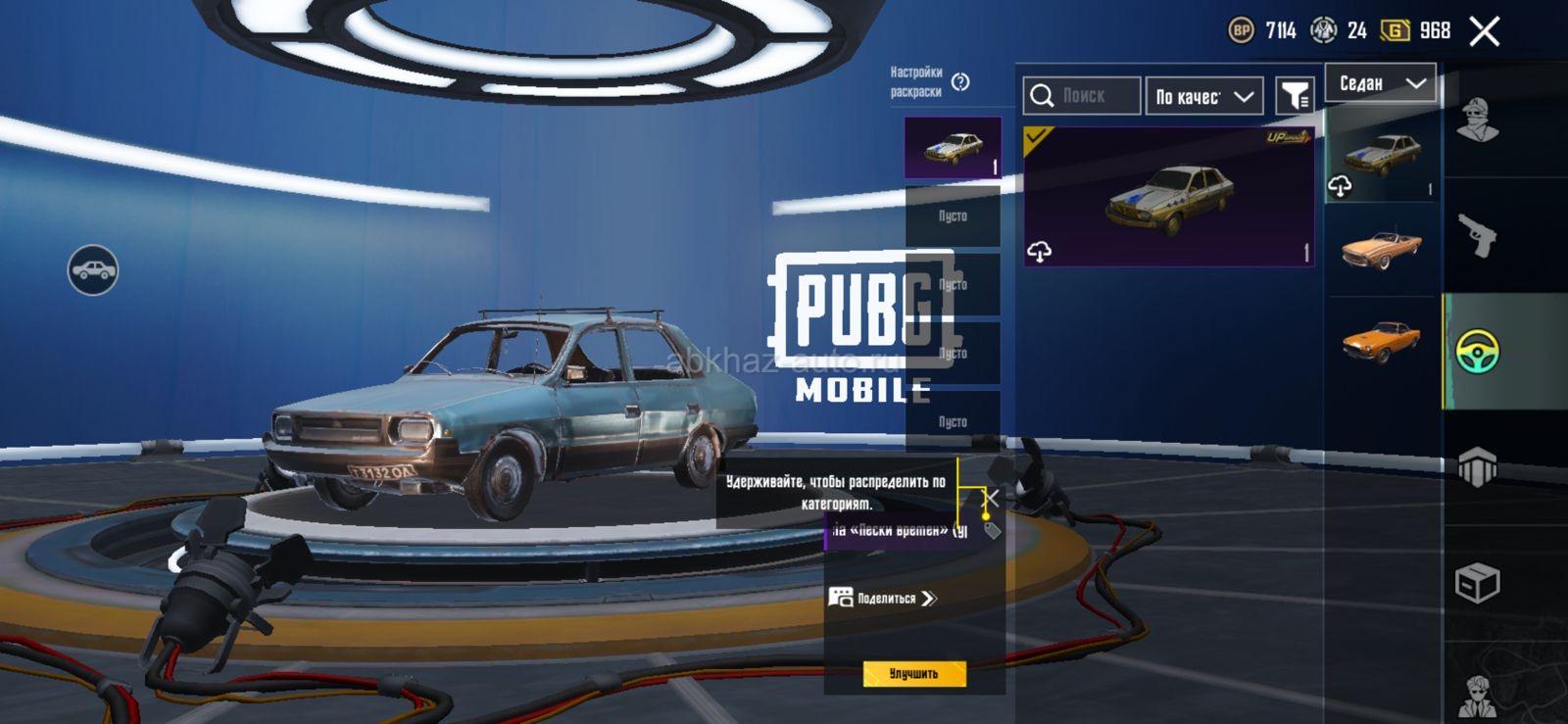Open the По качес sort dropdown
This screenshot has width=1568, height=724.
1203,96
